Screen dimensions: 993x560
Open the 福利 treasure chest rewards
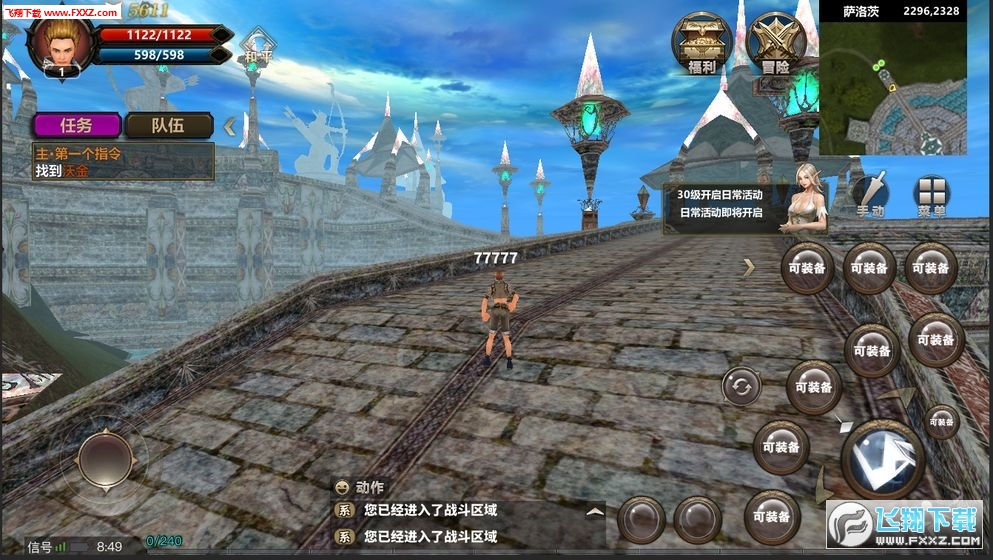coord(700,44)
